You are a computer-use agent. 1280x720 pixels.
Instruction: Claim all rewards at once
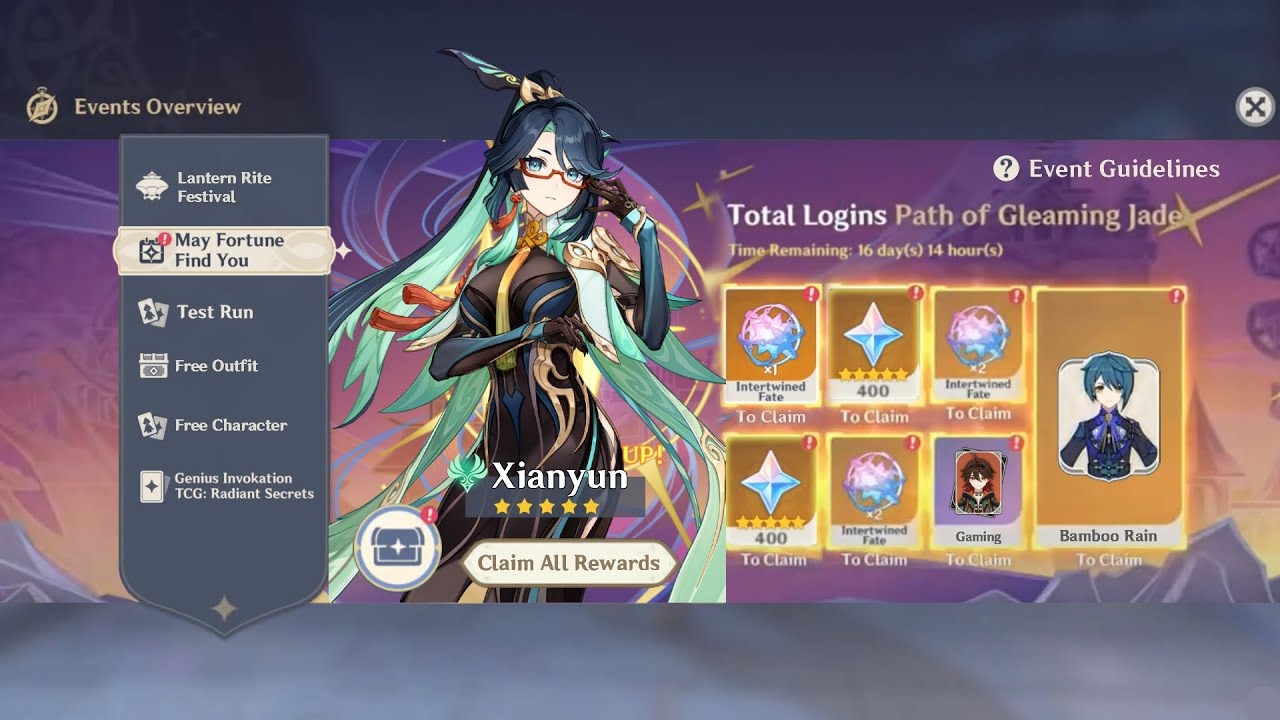[x=568, y=563]
